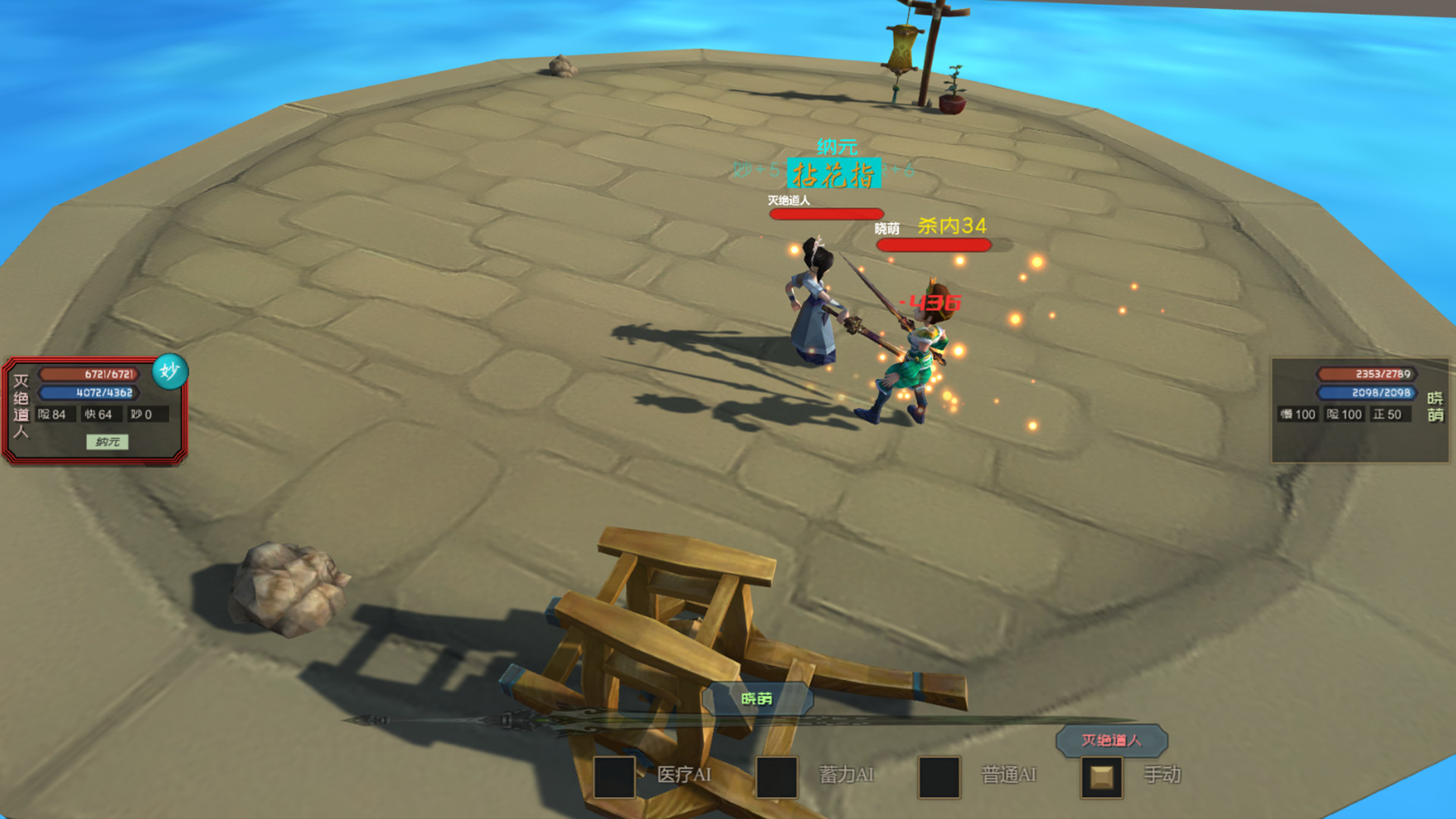Click the 纳元 buff label below 灭绝道人's stats

tap(108, 442)
